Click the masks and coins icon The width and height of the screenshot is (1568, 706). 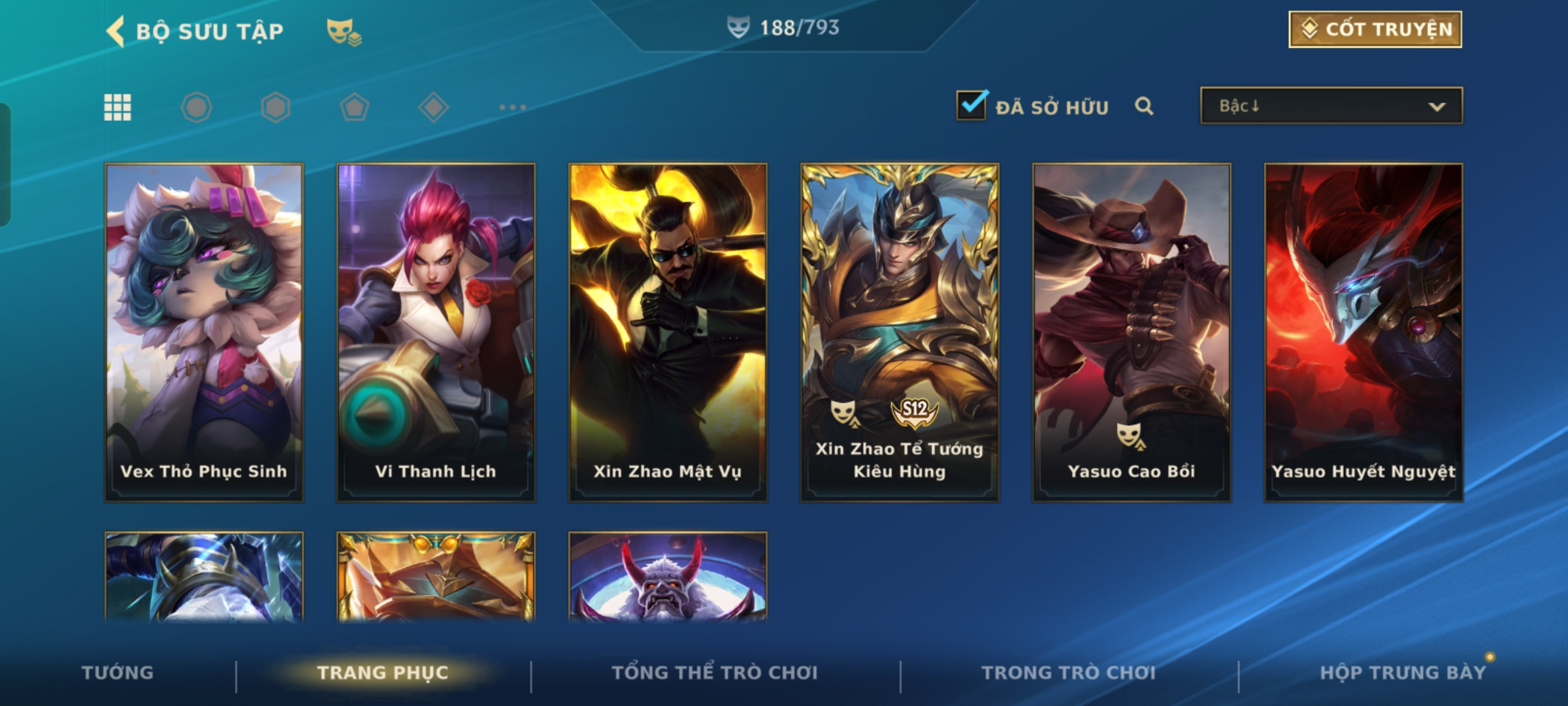click(x=344, y=31)
